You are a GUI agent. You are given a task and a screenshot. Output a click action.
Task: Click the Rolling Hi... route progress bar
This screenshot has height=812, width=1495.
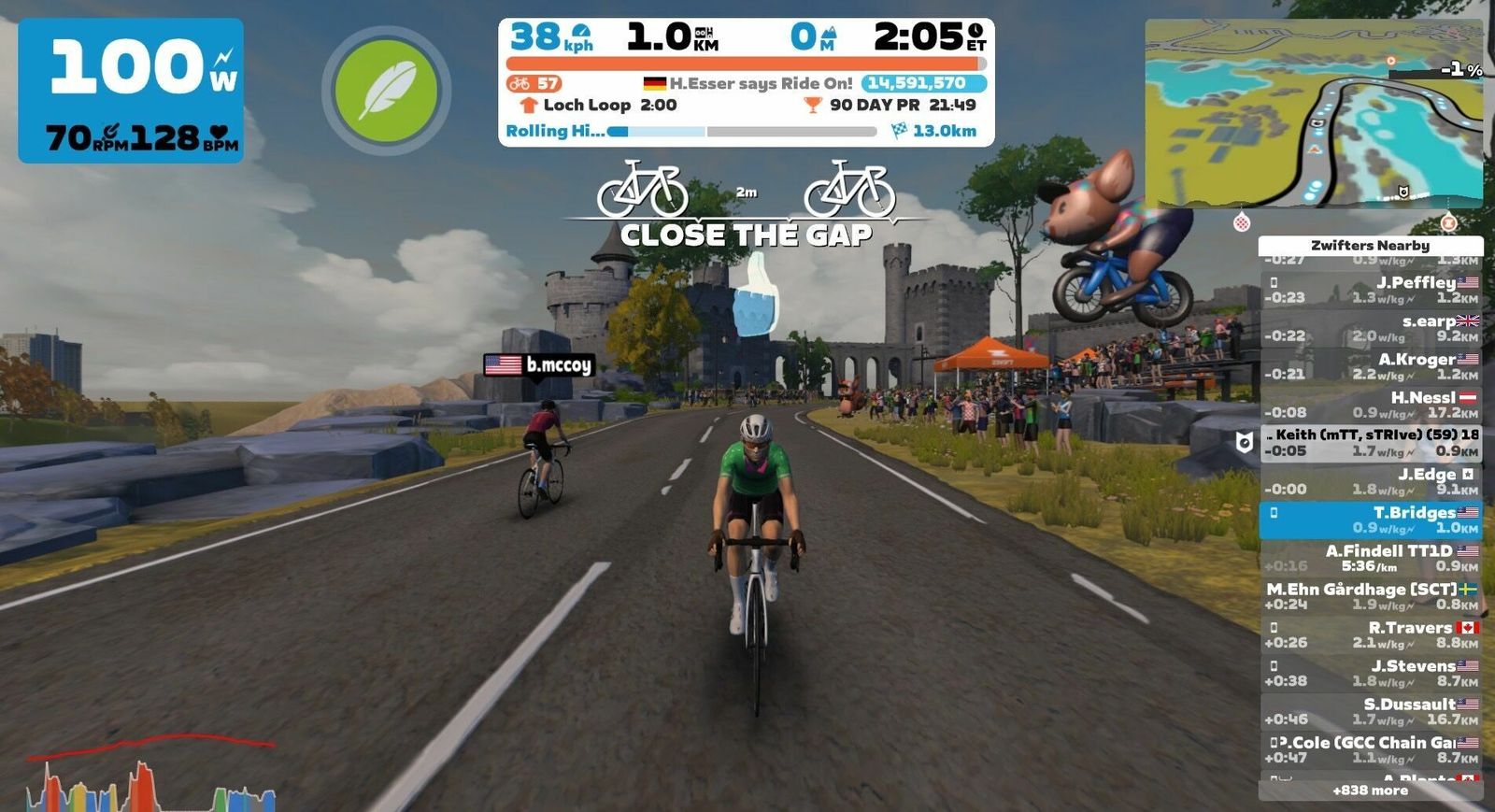[743, 132]
